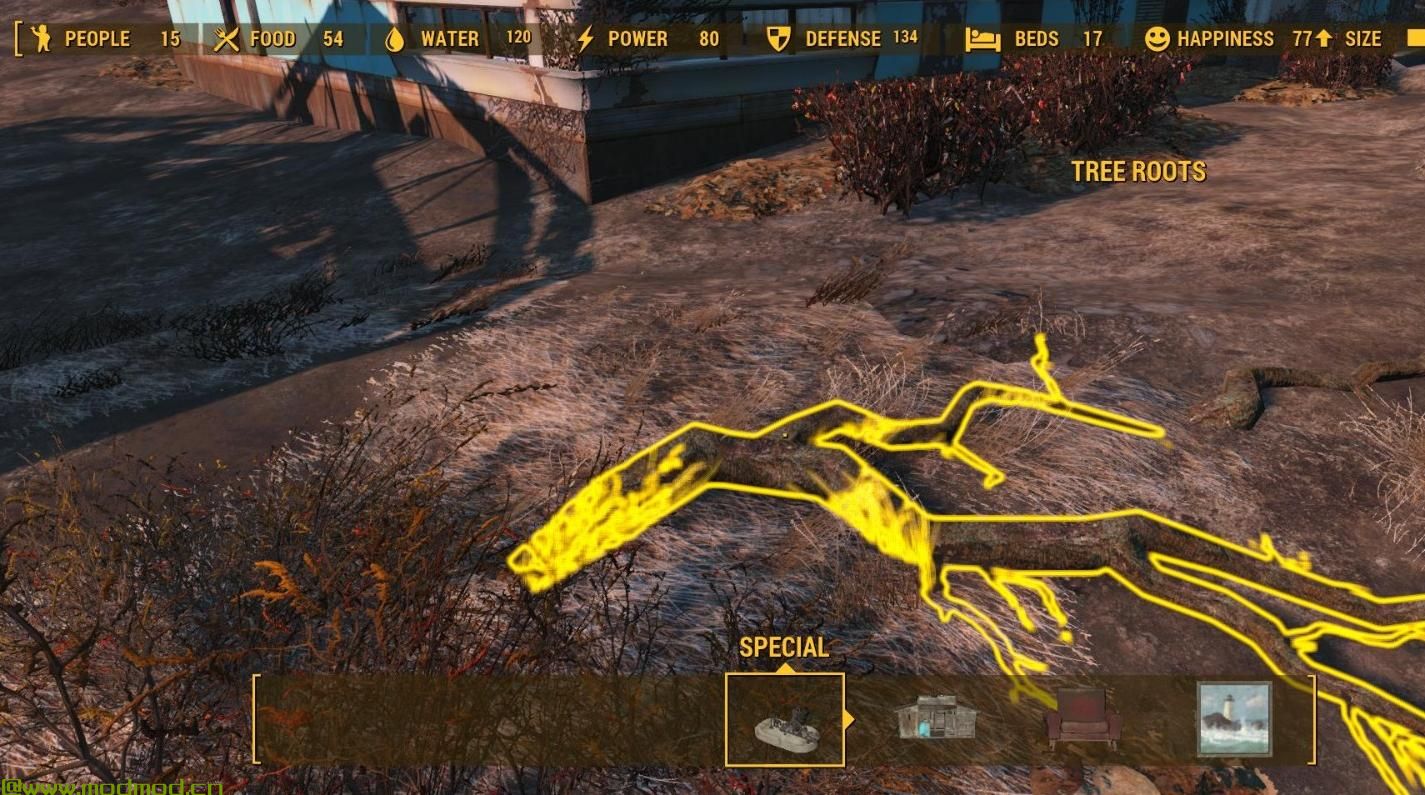Select the Special workshop category
The height and width of the screenshot is (795, 1425).
tap(785, 720)
